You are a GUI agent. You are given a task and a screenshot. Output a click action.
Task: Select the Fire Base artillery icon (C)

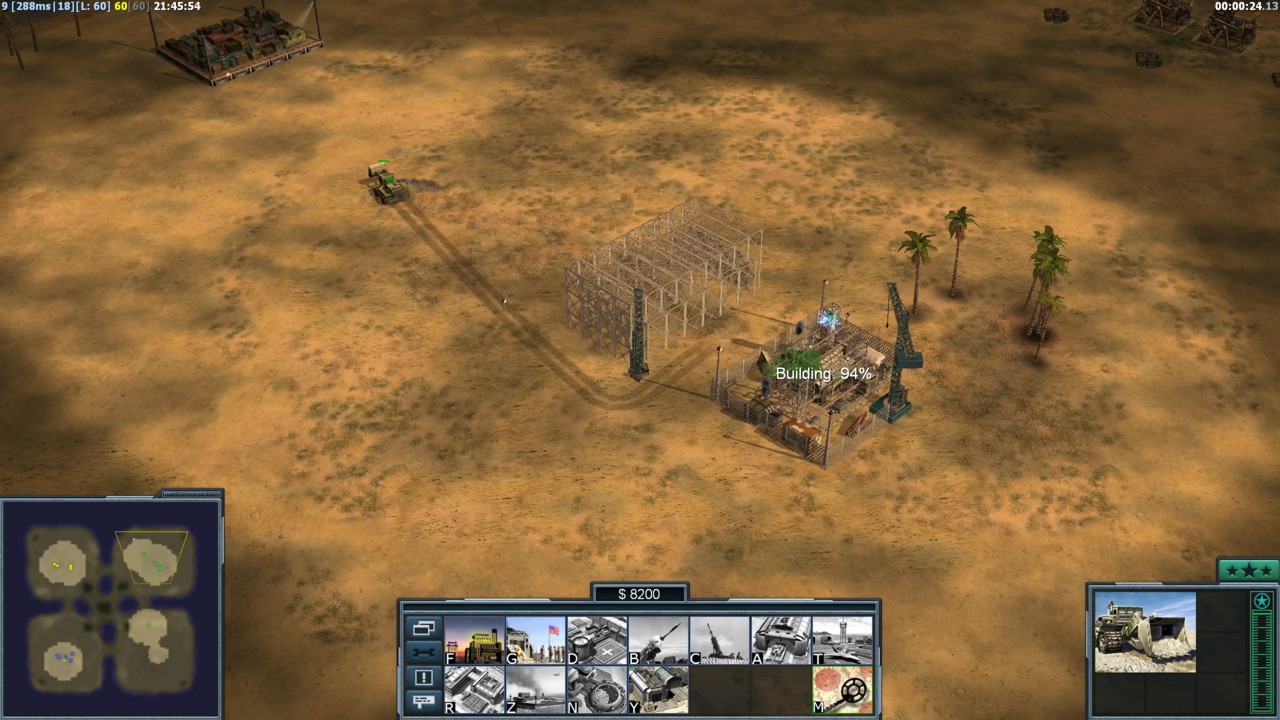(x=720, y=640)
